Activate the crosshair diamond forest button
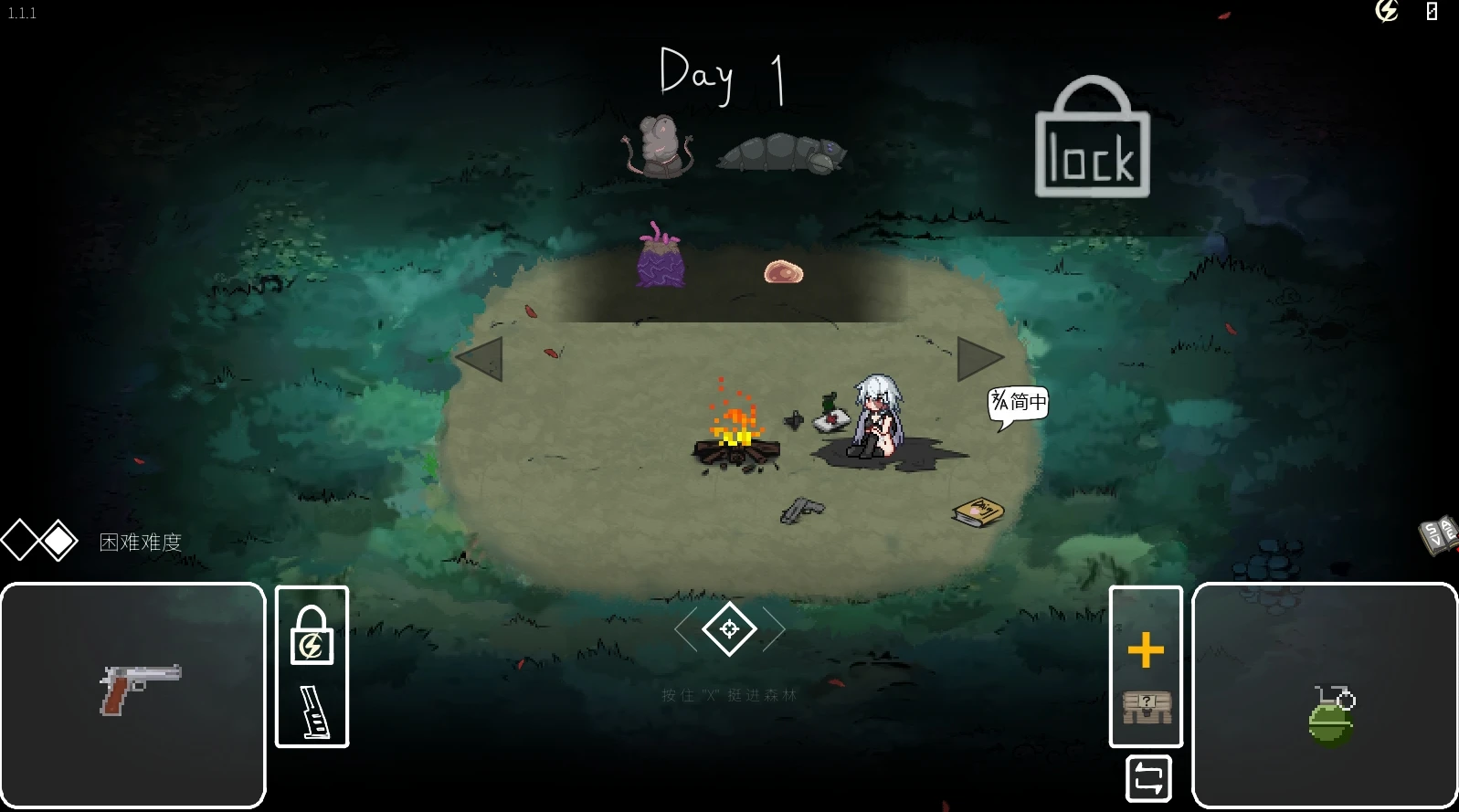Image resolution: width=1459 pixels, height=812 pixels. pos(729,629)
